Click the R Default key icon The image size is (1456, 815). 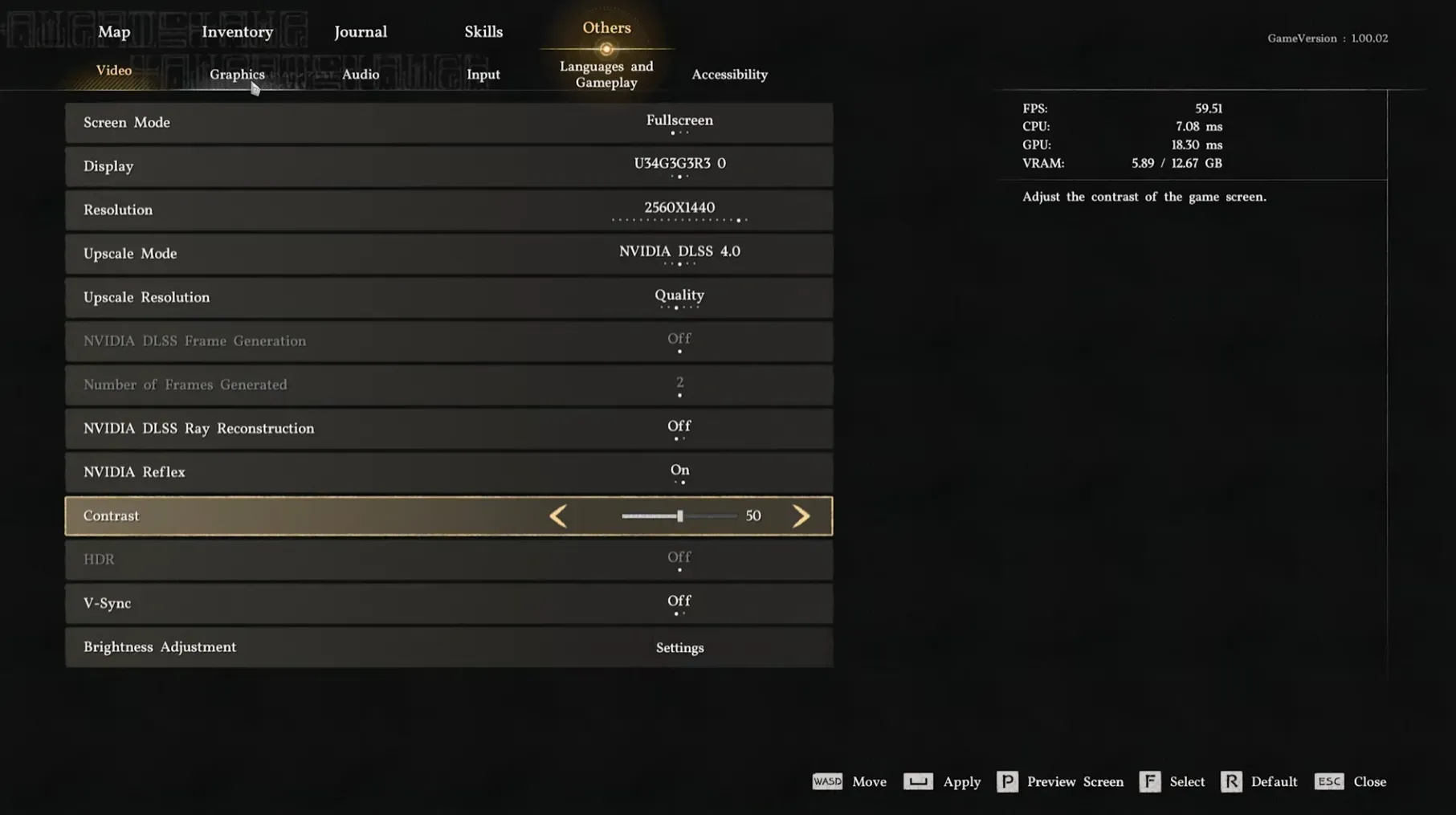tap(1231, 781)
